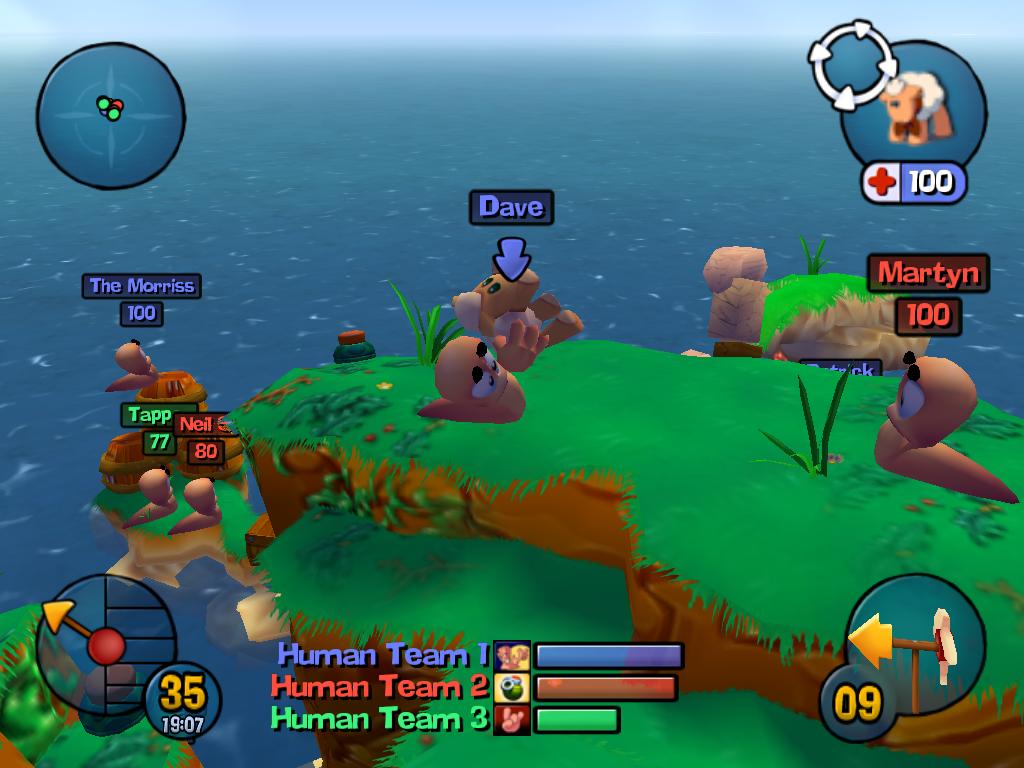Viewport: 1024px width, 768px height.
Task: Click the Human Team 1 flag icon
Action: click(512, 656)
